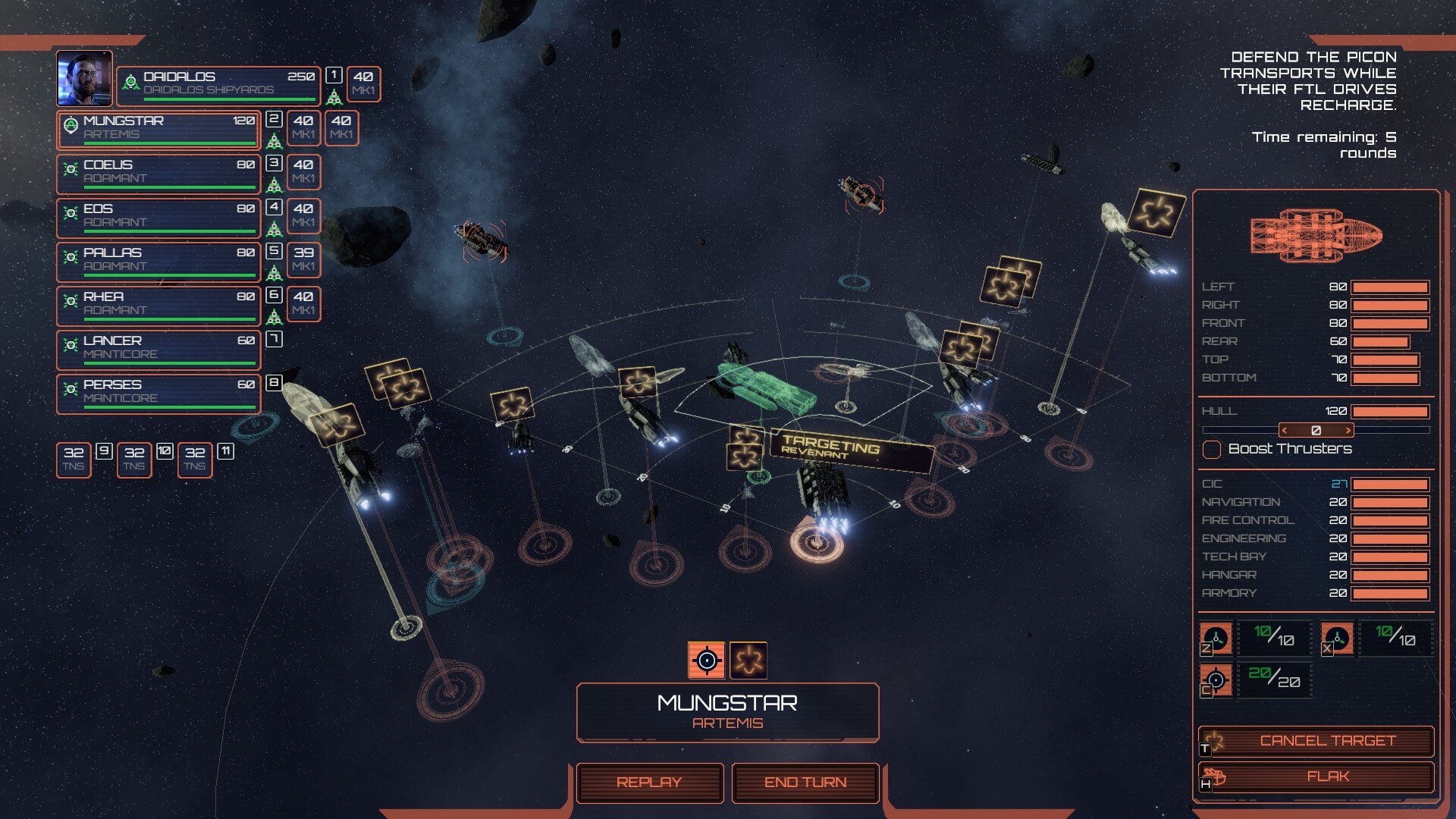Choose the Coeus Adamant ship row
The width and height of the screenshot is (1456, 819).
[159, 173]
